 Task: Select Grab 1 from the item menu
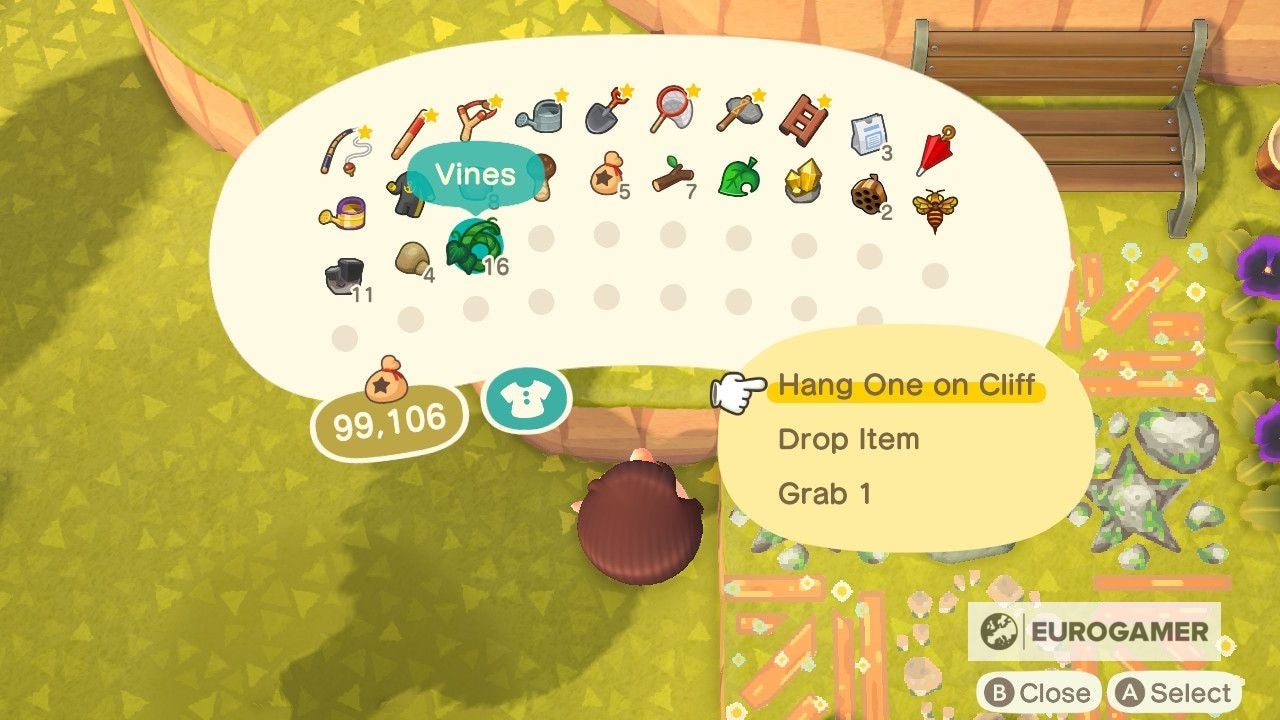pyautogui.click(x=828, y=492)
